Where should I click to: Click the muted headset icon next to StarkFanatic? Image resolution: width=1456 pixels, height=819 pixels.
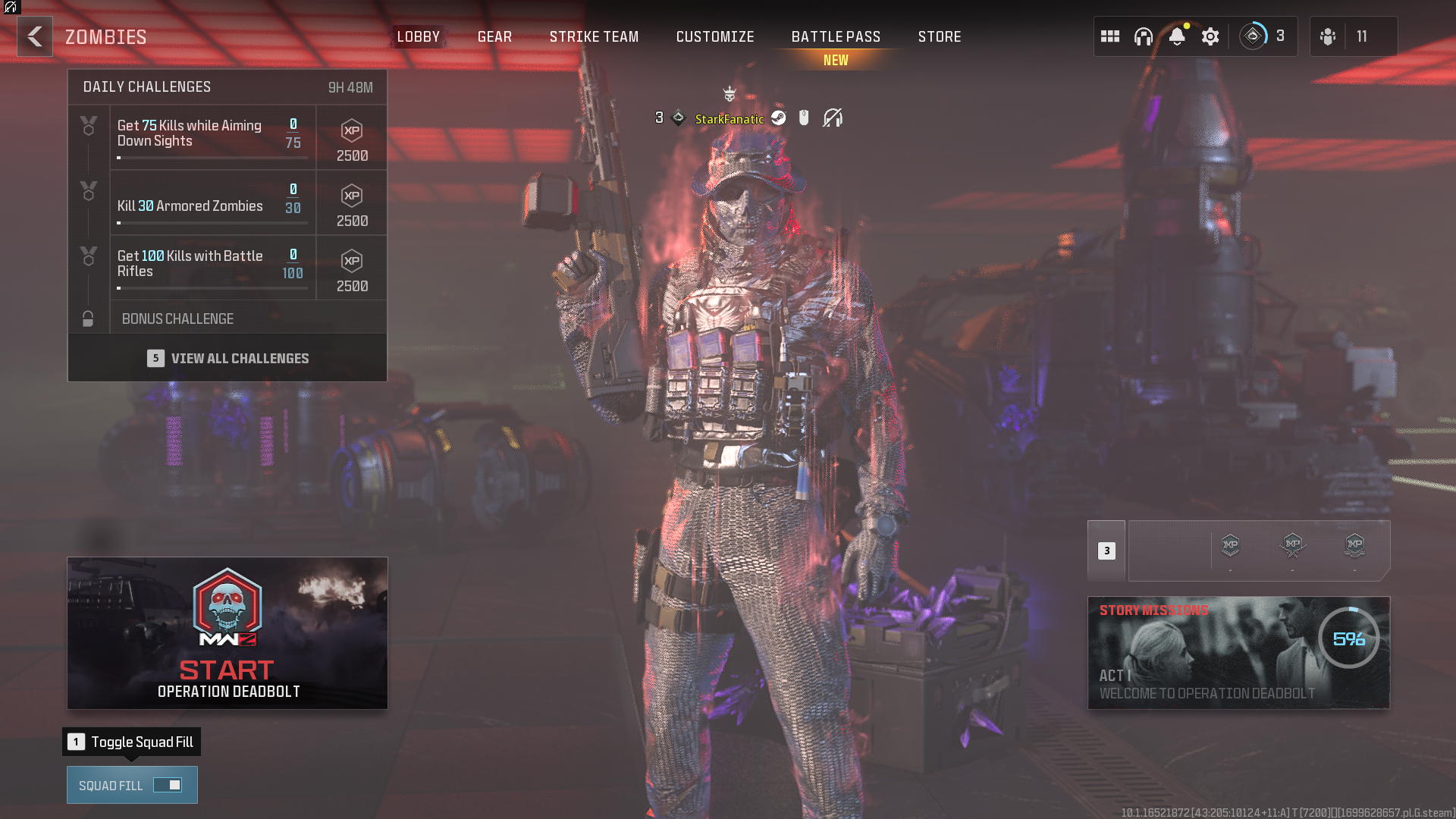833,118
